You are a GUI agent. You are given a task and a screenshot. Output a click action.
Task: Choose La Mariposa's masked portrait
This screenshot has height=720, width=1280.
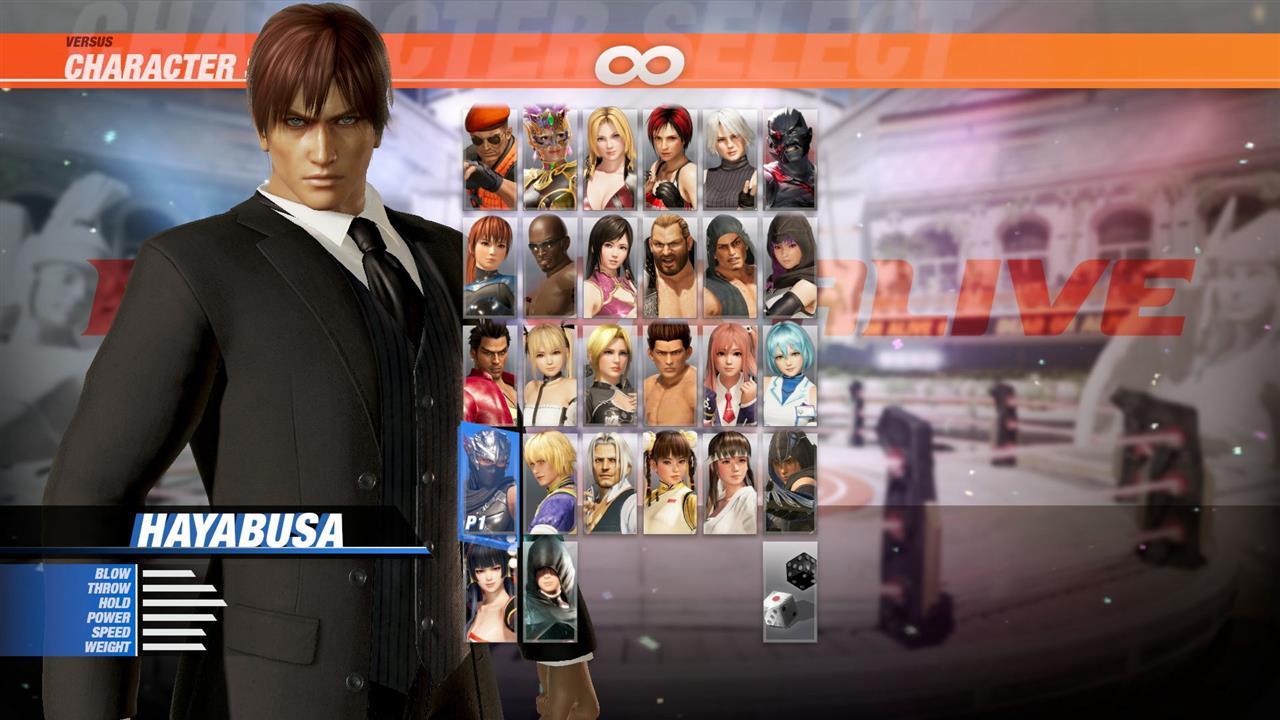(x=547, y=155)
